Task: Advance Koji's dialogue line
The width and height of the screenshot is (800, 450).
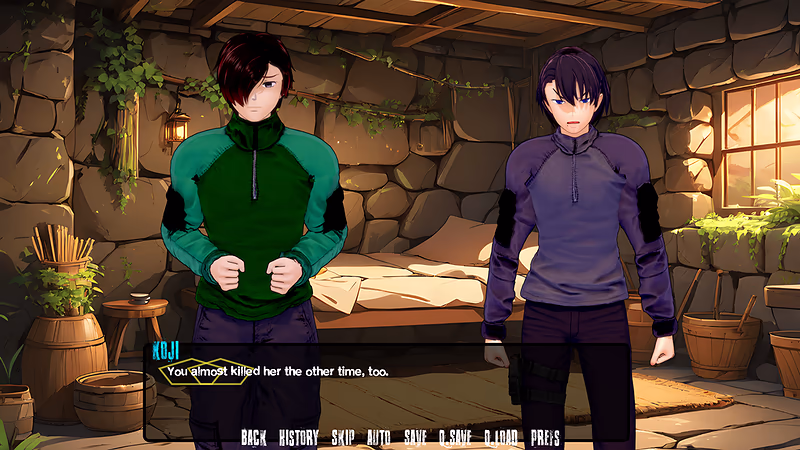Action: (390, 390)
